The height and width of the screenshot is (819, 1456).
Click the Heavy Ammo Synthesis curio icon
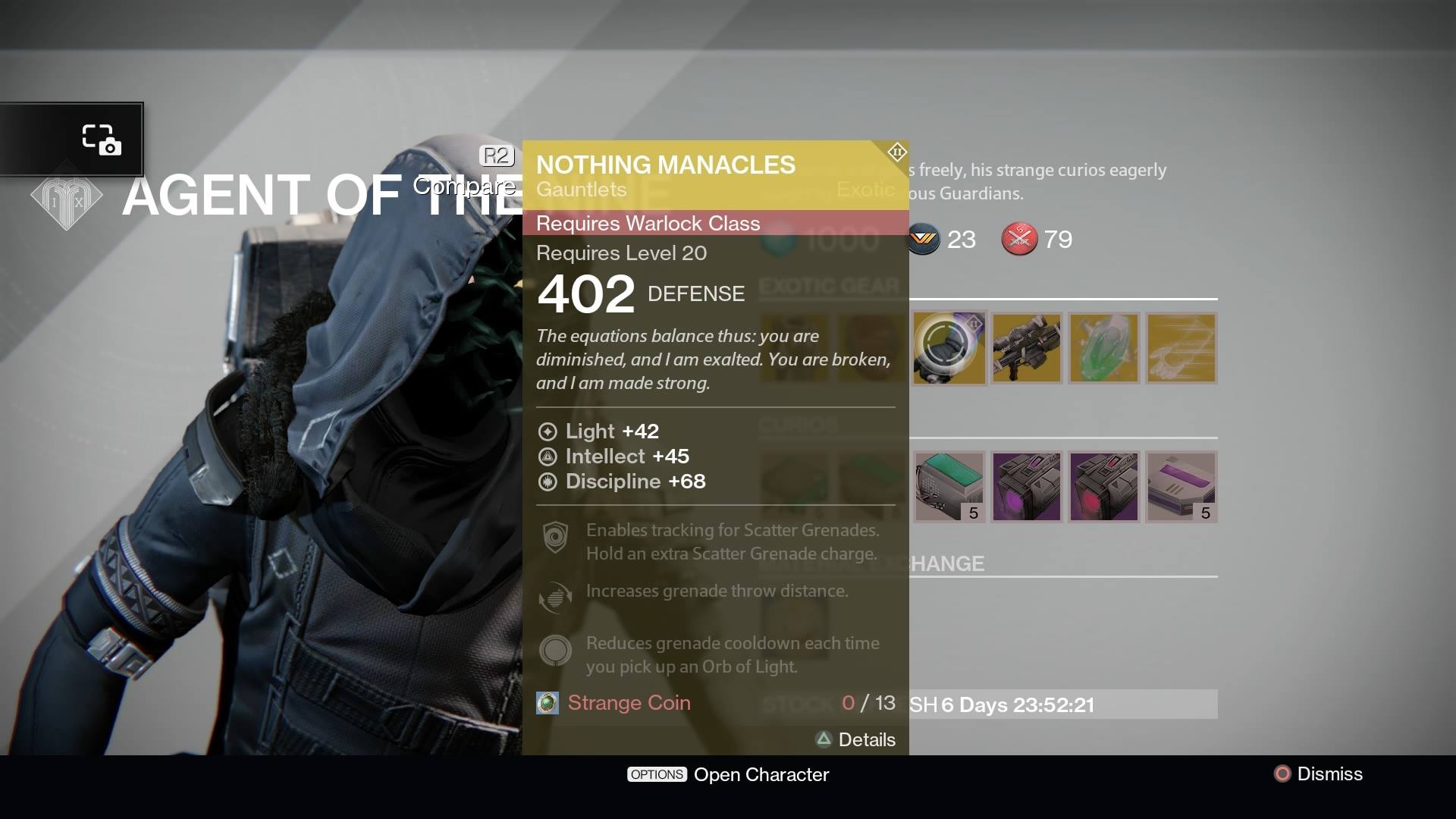pyautogui.click(x=950, y=486)
